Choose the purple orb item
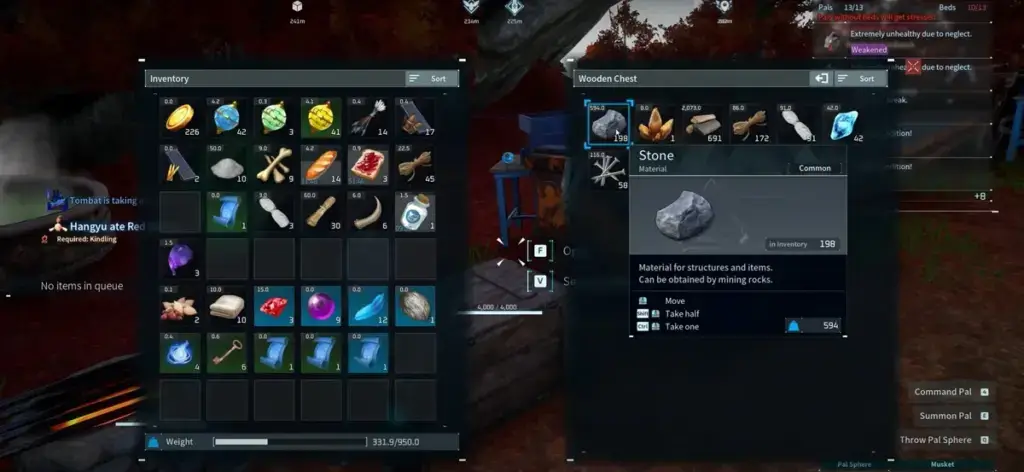 tap(322, 305)
